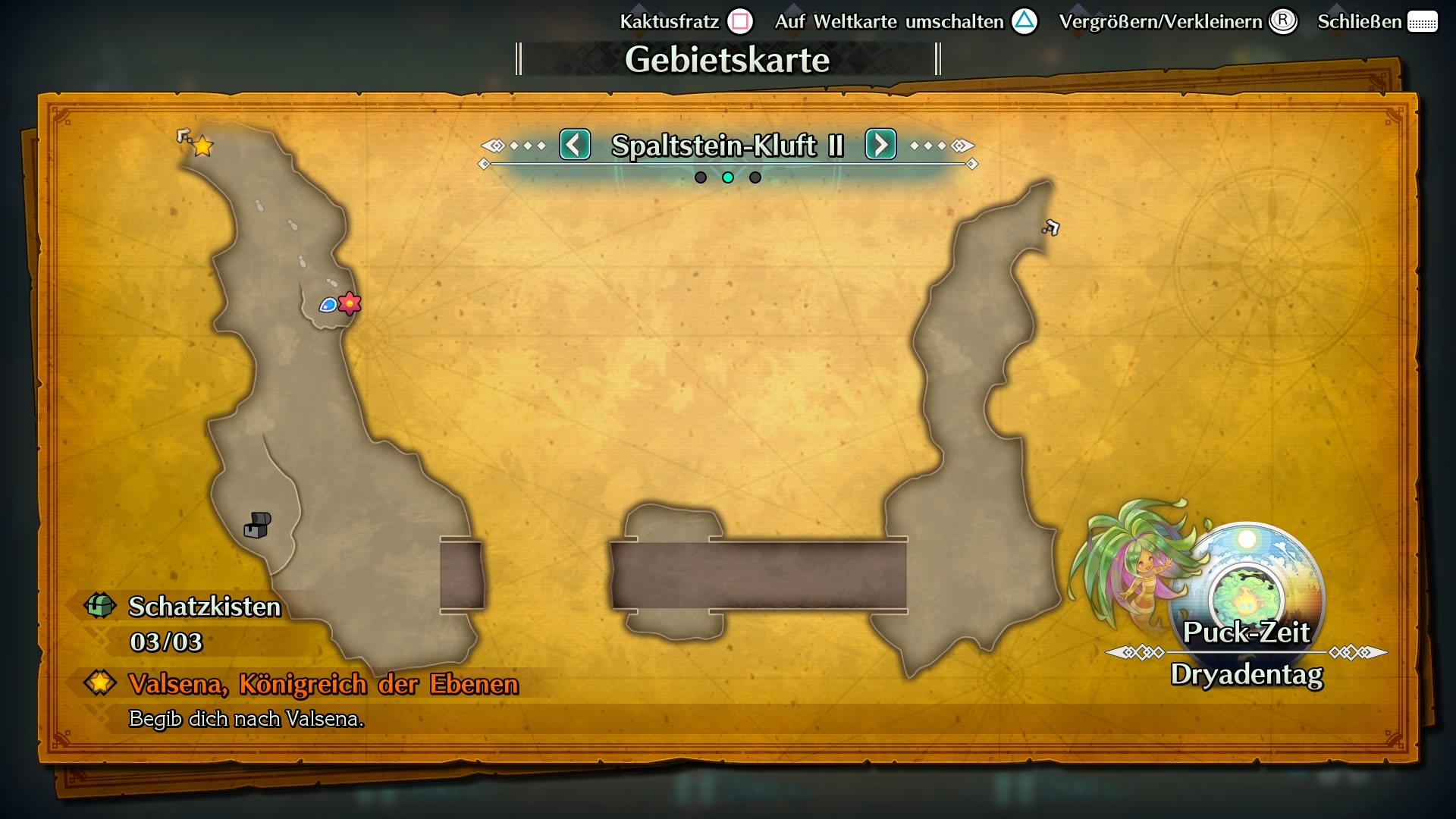Click the red flower player marker
Viewport: 1456px width, 819px height.
(348, 304)
